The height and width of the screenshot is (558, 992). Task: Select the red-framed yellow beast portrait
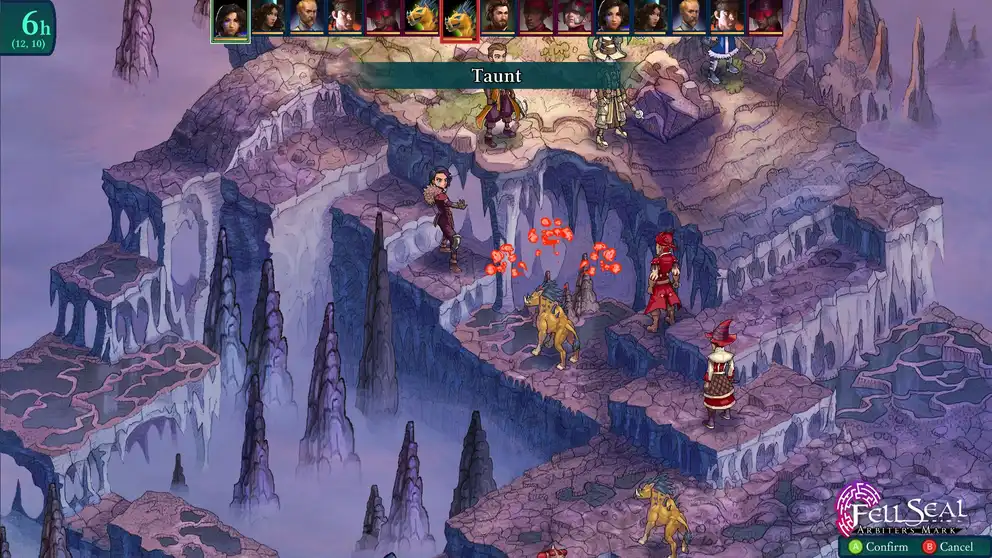click(459, 20)
